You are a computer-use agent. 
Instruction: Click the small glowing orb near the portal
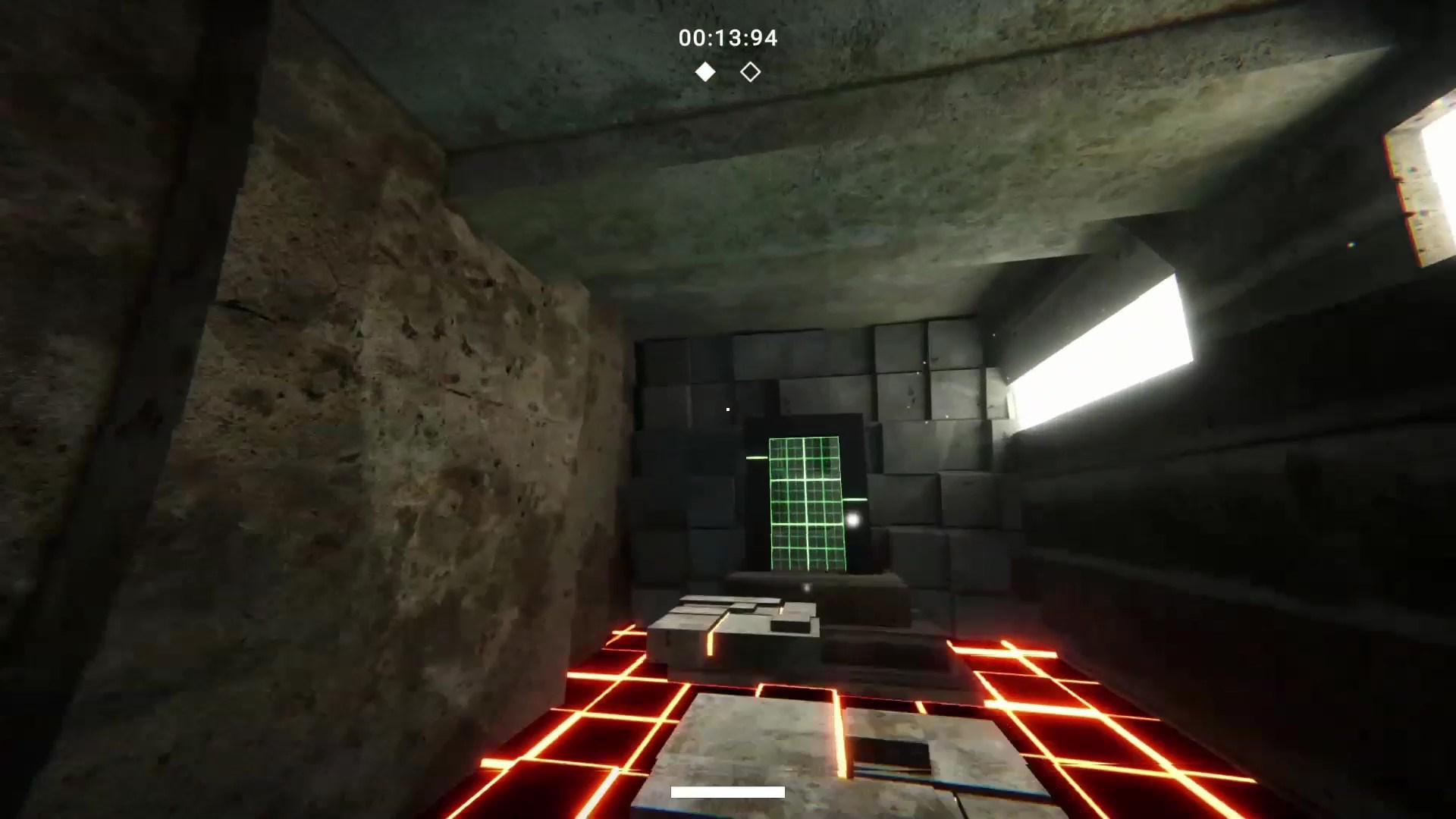[855, 518]
